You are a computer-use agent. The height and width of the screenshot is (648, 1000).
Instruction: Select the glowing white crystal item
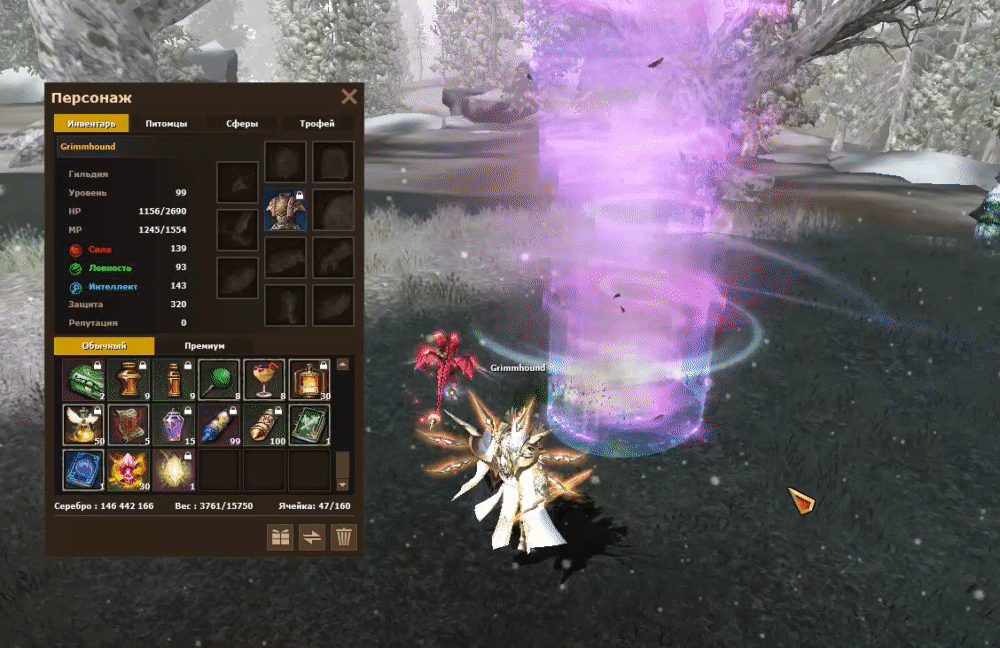coord(173,470)
